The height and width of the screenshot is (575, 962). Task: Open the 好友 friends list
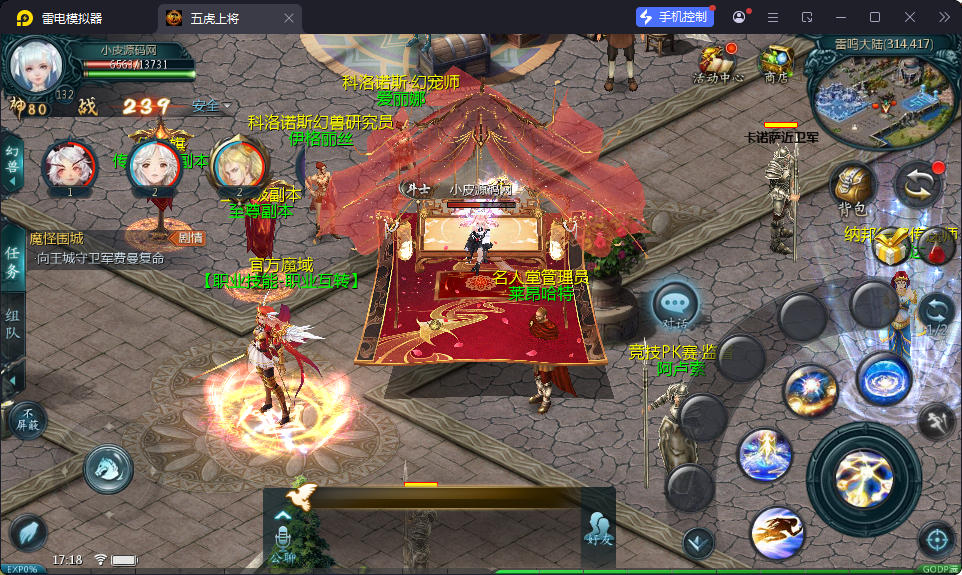[598, 528]
